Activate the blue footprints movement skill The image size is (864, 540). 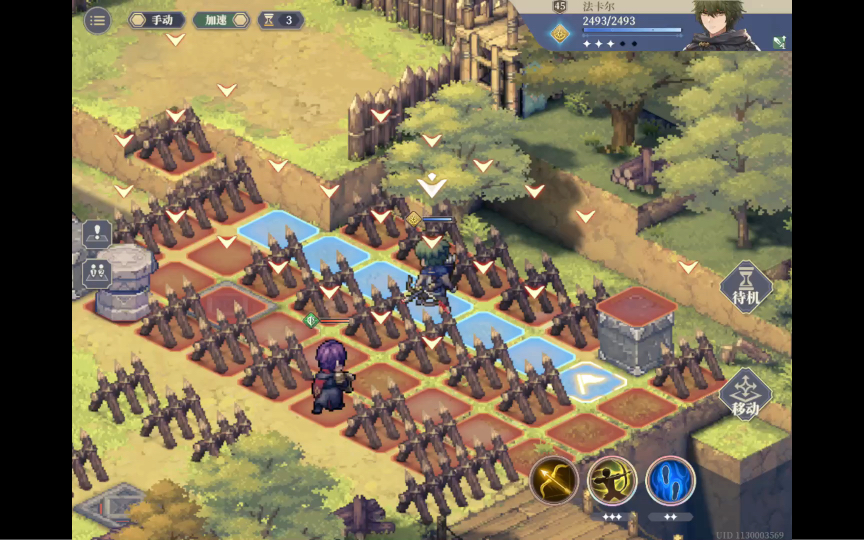point(670,481)
